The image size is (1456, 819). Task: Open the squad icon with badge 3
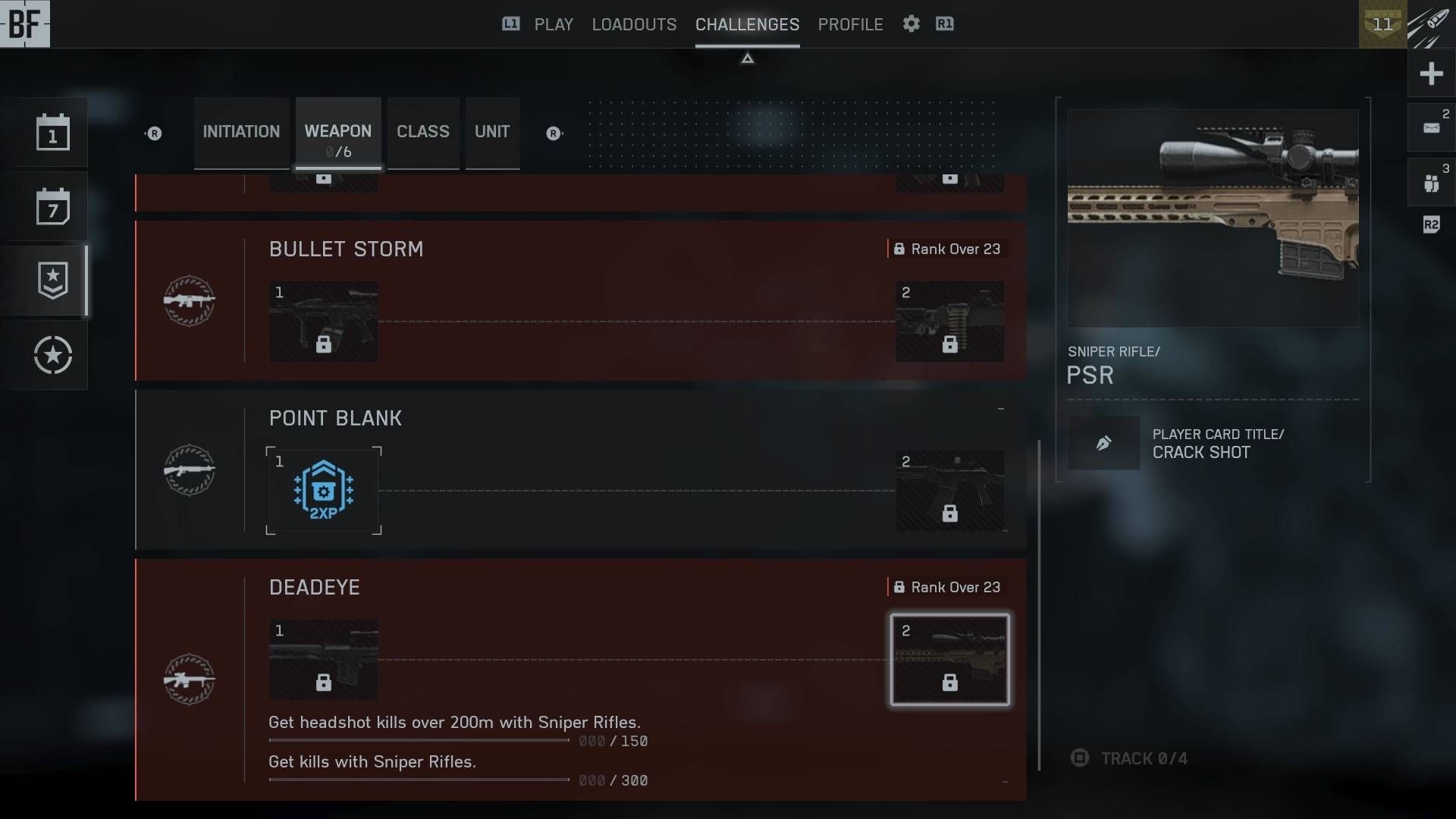1431,183
